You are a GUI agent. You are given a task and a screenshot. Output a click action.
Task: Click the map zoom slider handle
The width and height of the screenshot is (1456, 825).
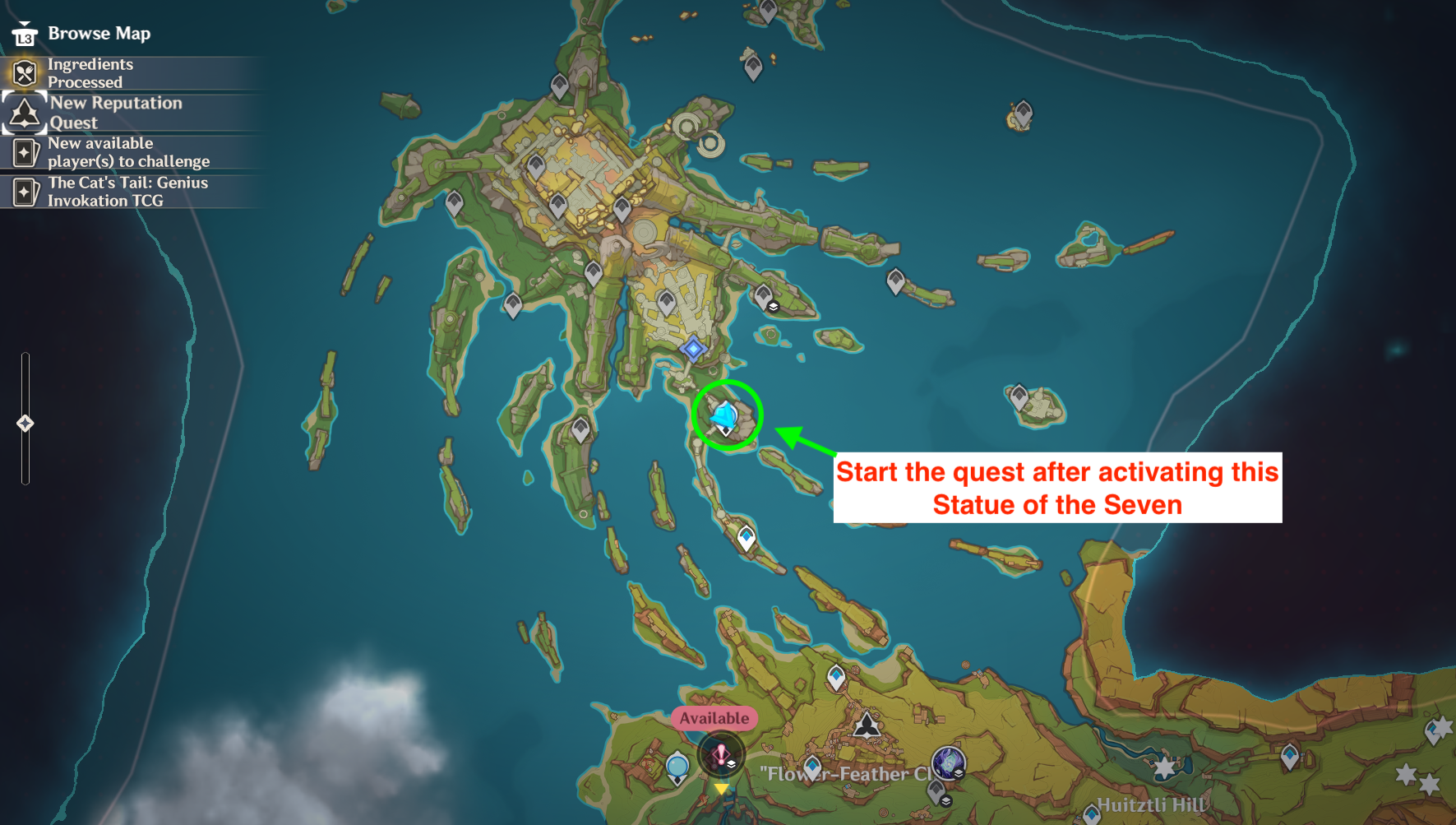pyautogui.click(x=25, y=424)
